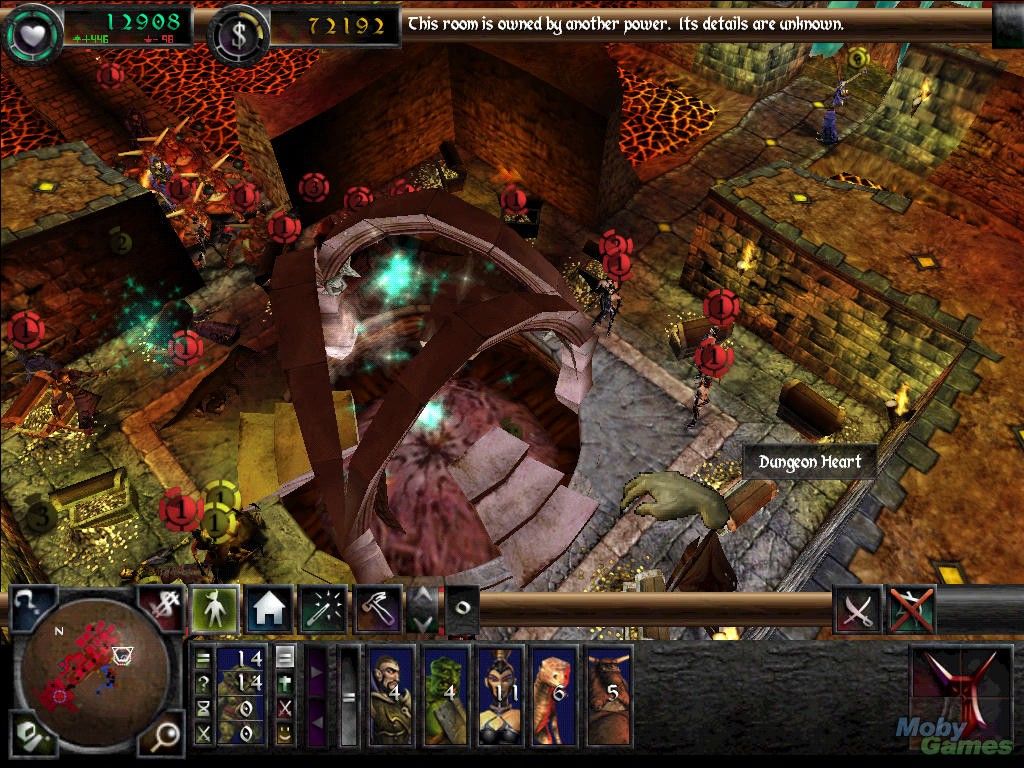The height and width of the screenshot is (768, 1024).
Task: Open the creatures panel tab
Action: click(x=212, y=609)
